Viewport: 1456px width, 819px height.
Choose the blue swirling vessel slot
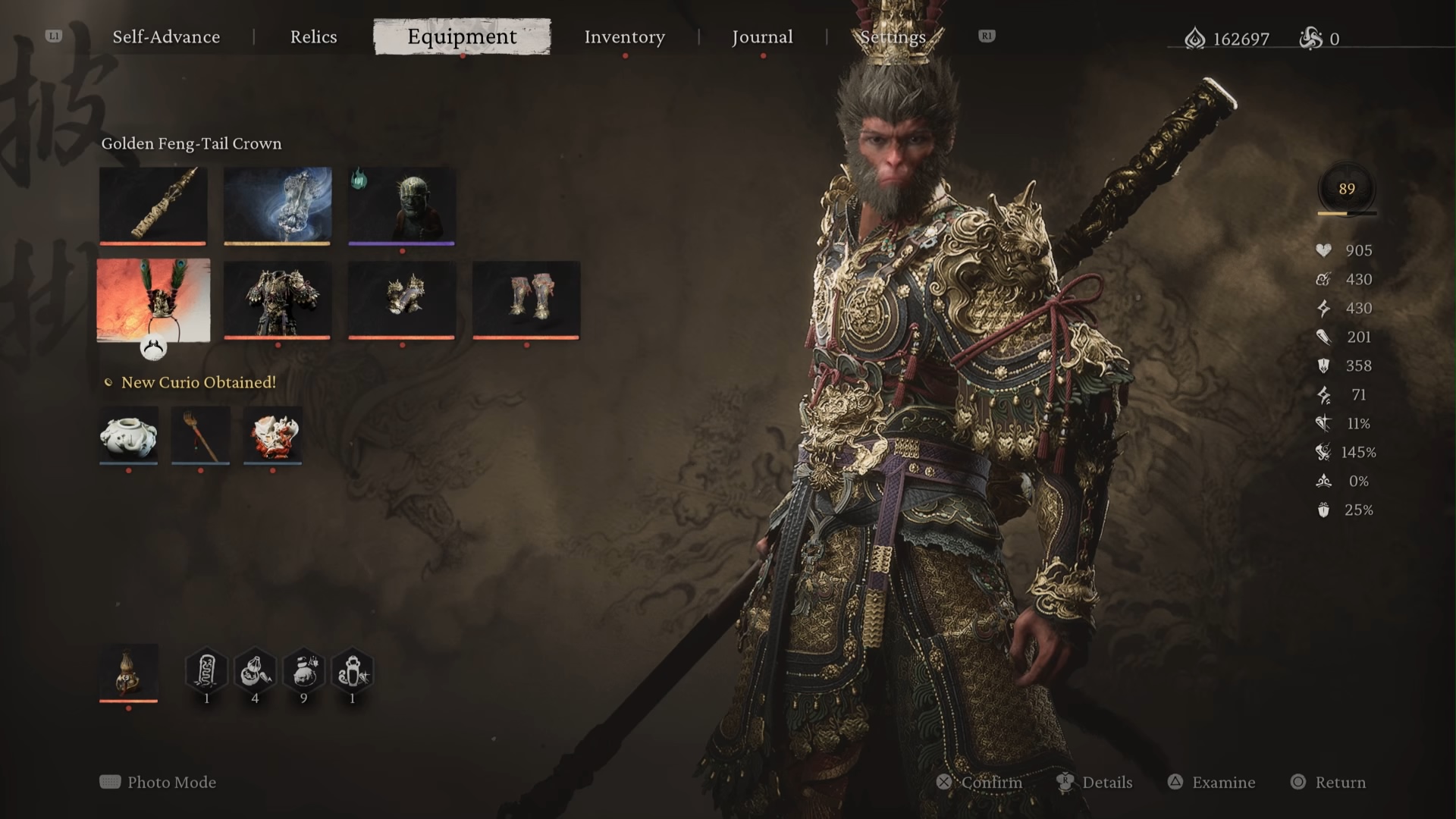tap(278, 205)
